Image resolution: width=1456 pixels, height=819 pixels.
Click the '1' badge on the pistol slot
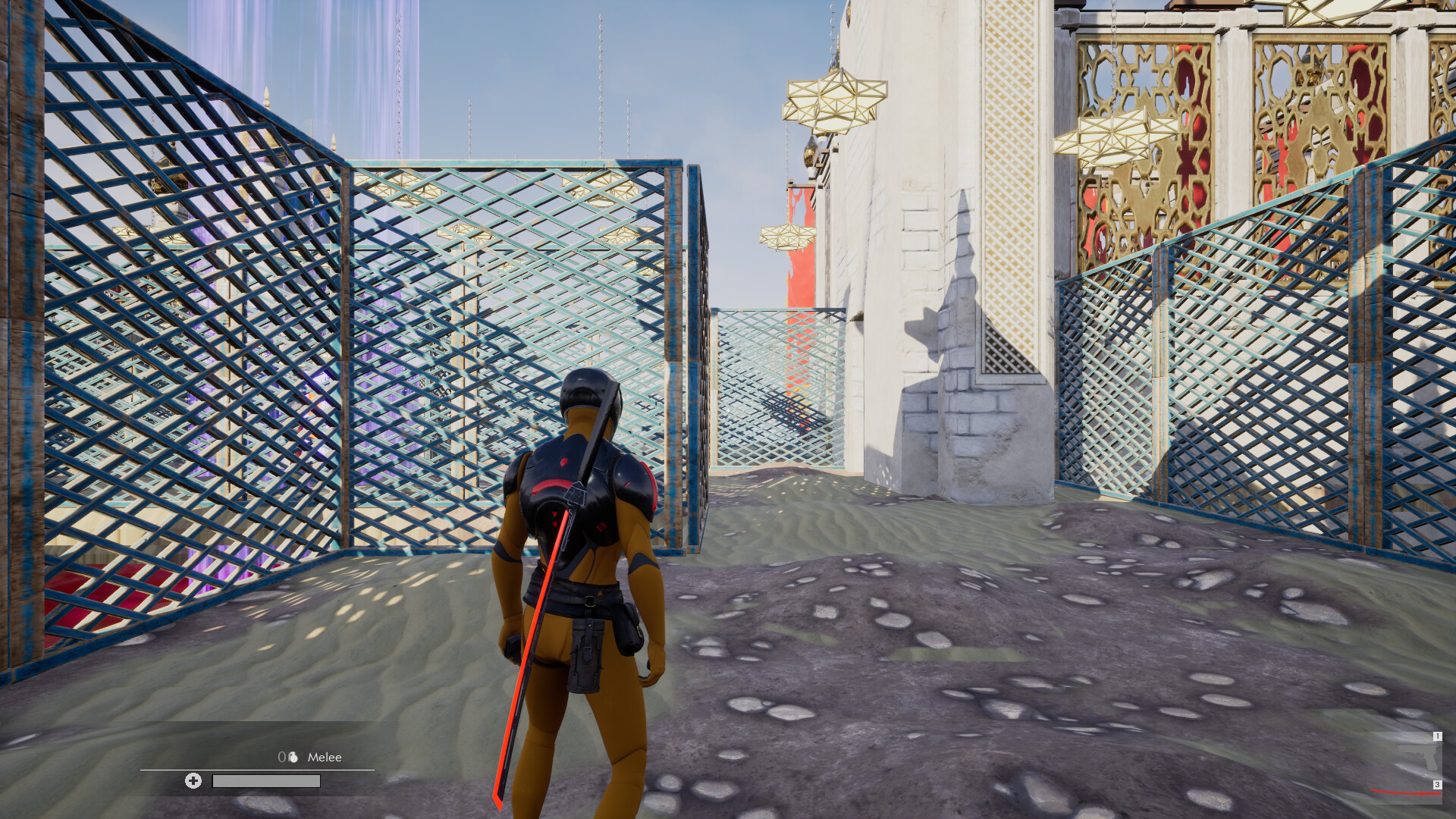(x=1438, y=736)
